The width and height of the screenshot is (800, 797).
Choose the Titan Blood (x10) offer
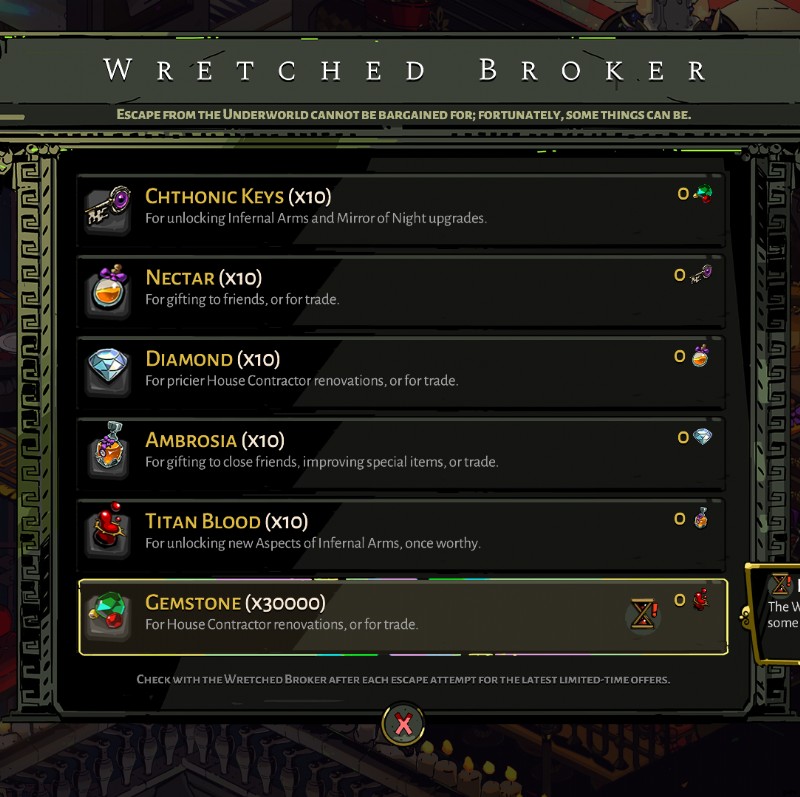point(400,531)
